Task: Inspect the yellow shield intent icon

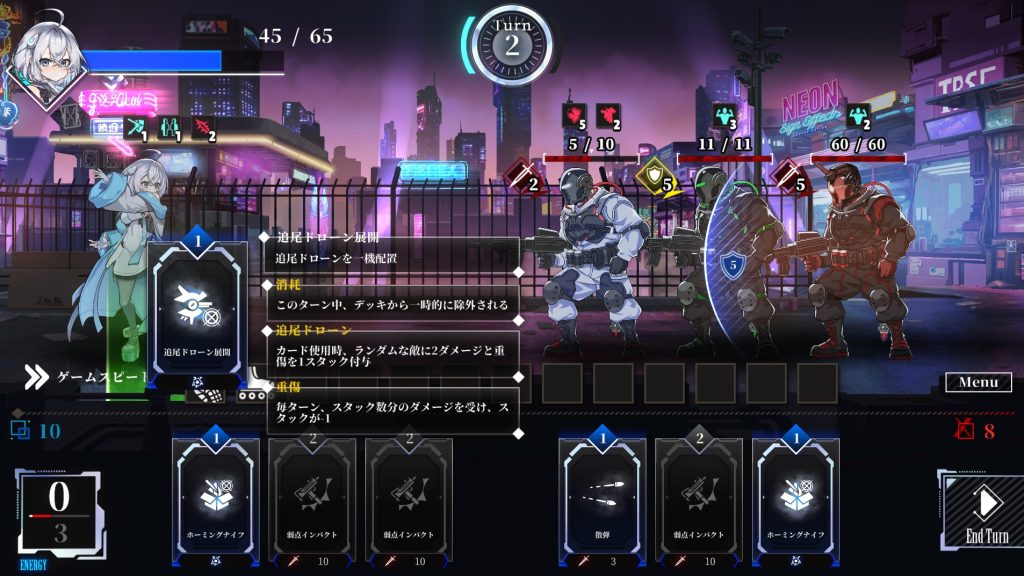Action: (657, 179)
